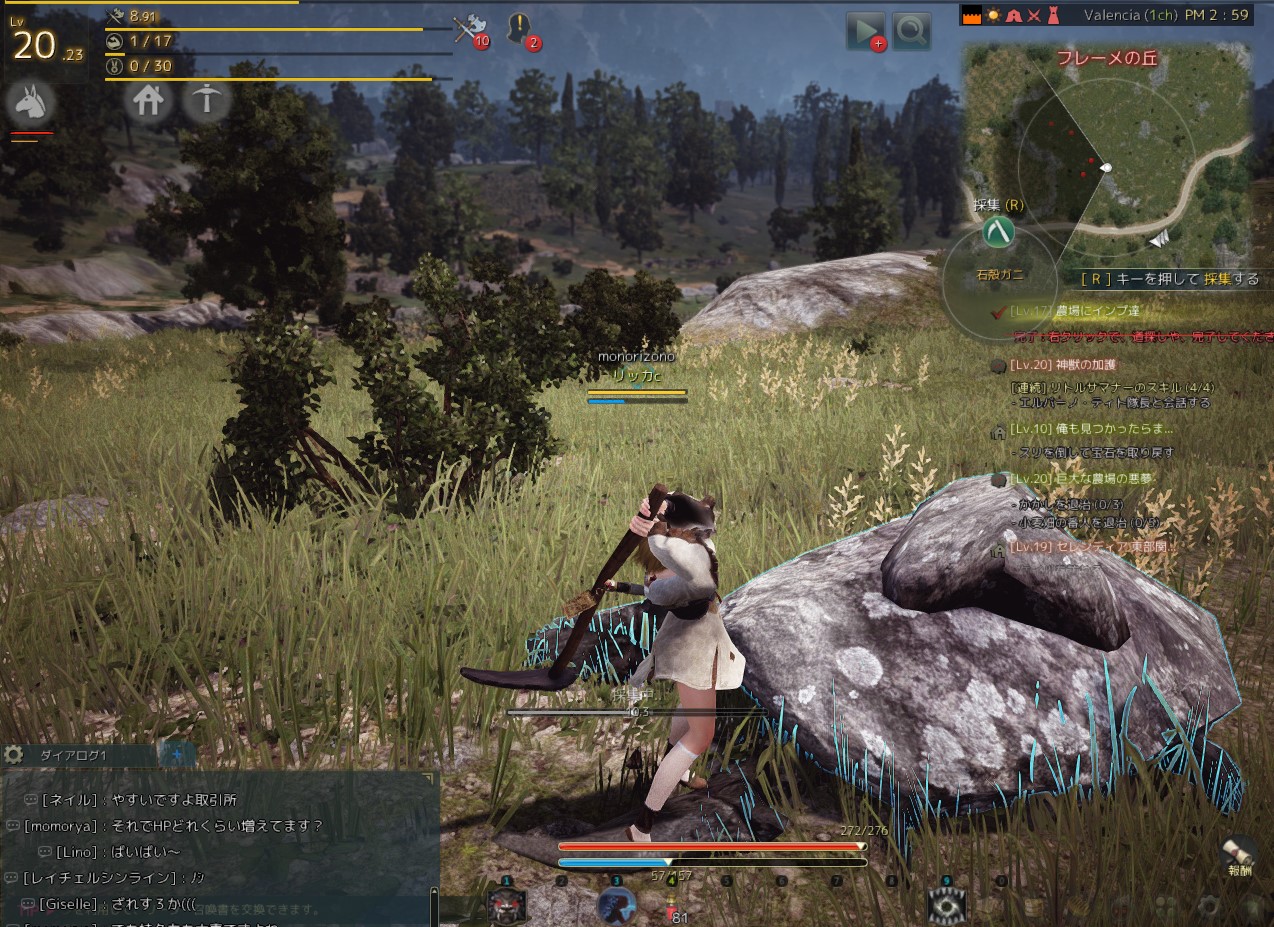
Task: Click the horse mount icon
Action: (29, 102)
